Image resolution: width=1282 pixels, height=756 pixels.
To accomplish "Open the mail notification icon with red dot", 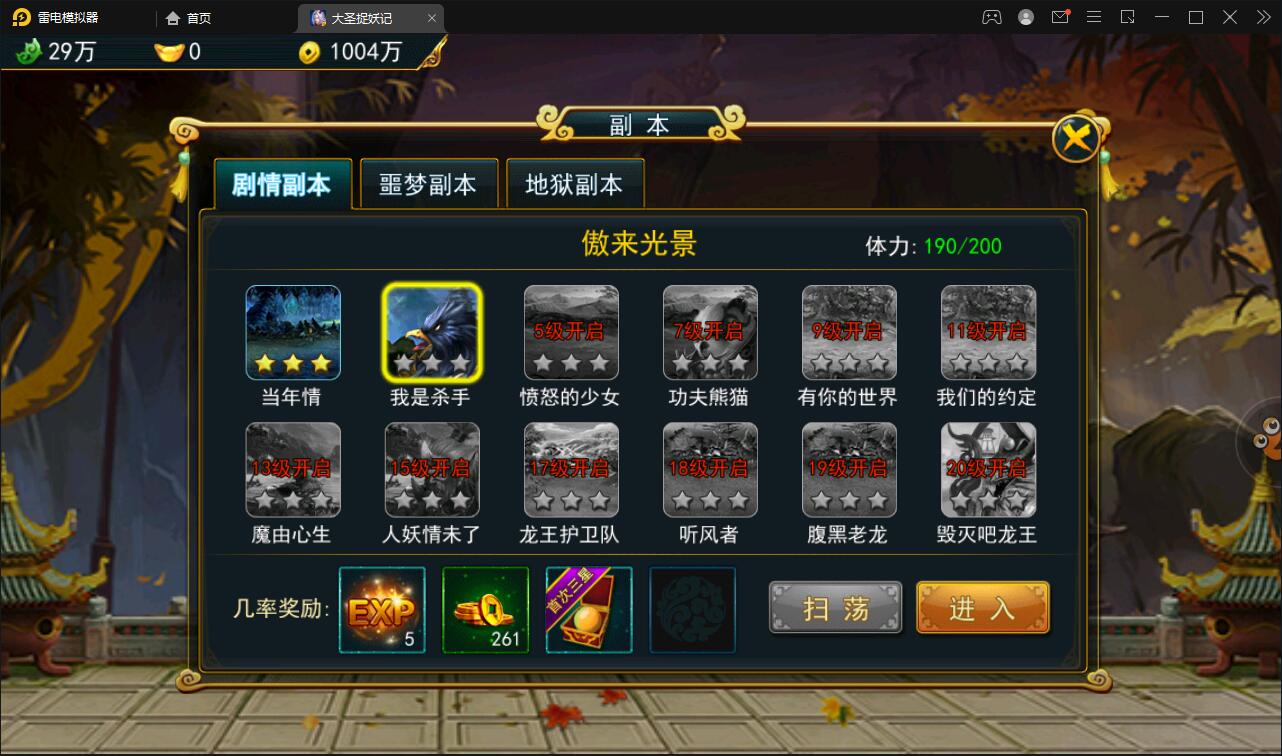I will coord(1060,17).
